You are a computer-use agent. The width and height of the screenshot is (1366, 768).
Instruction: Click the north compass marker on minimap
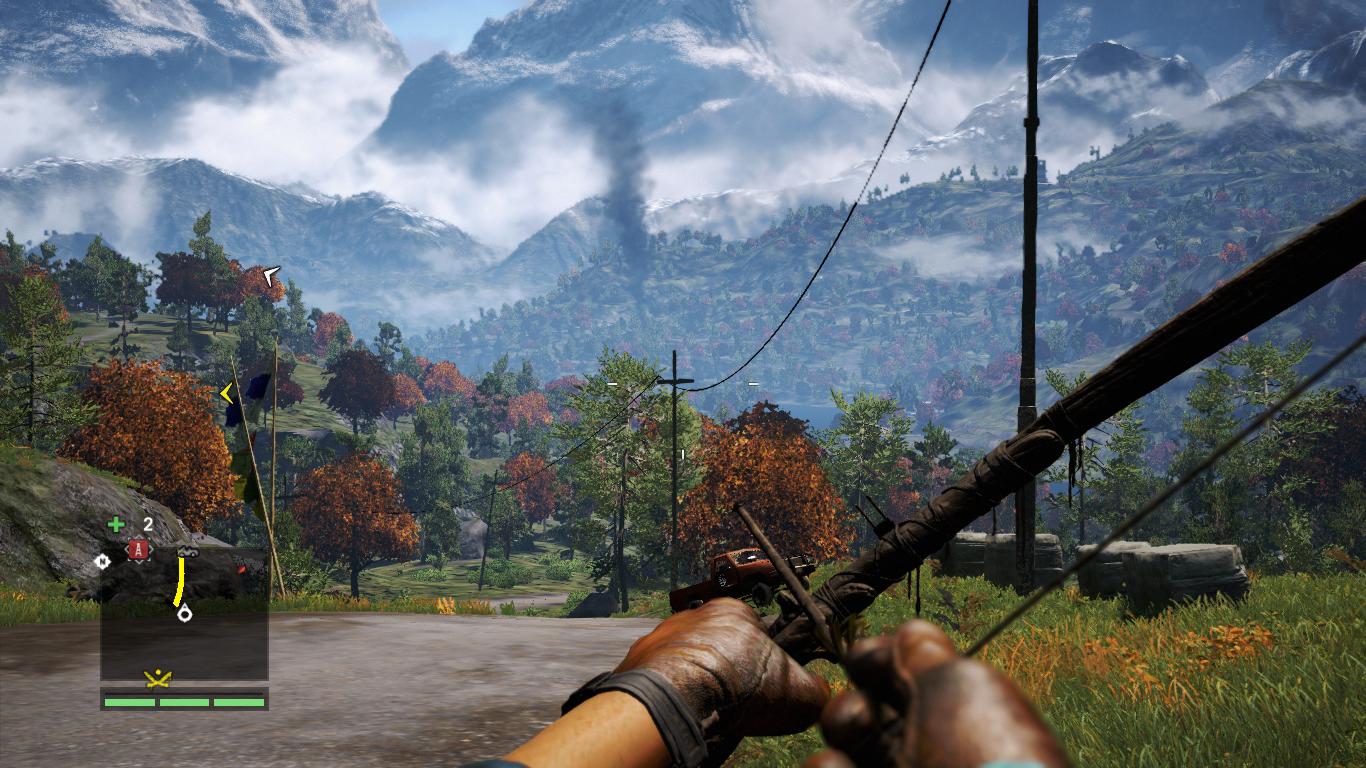tap(101, 561)
